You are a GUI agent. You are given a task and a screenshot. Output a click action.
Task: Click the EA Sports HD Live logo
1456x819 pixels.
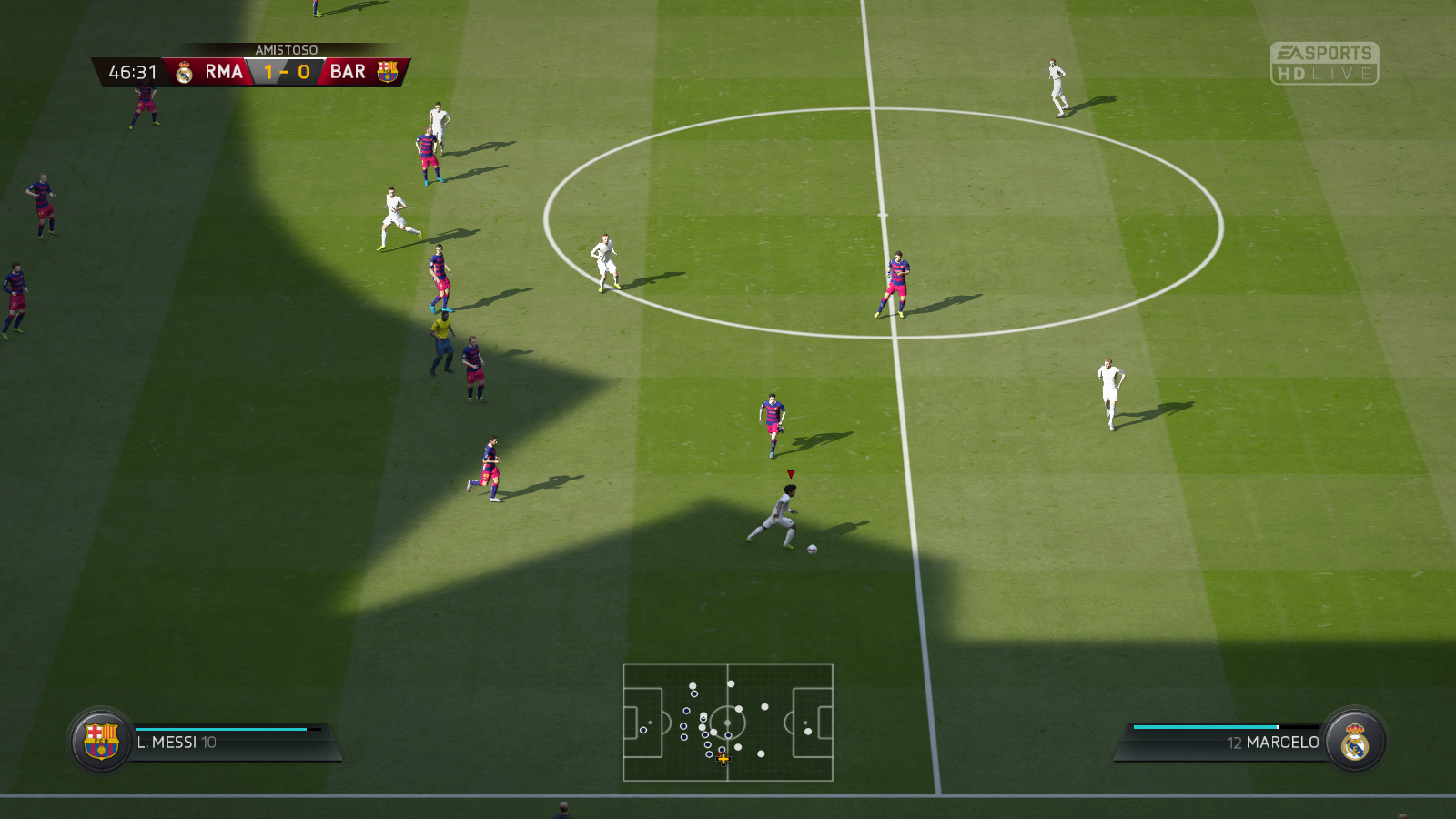tap(1324, 64)
